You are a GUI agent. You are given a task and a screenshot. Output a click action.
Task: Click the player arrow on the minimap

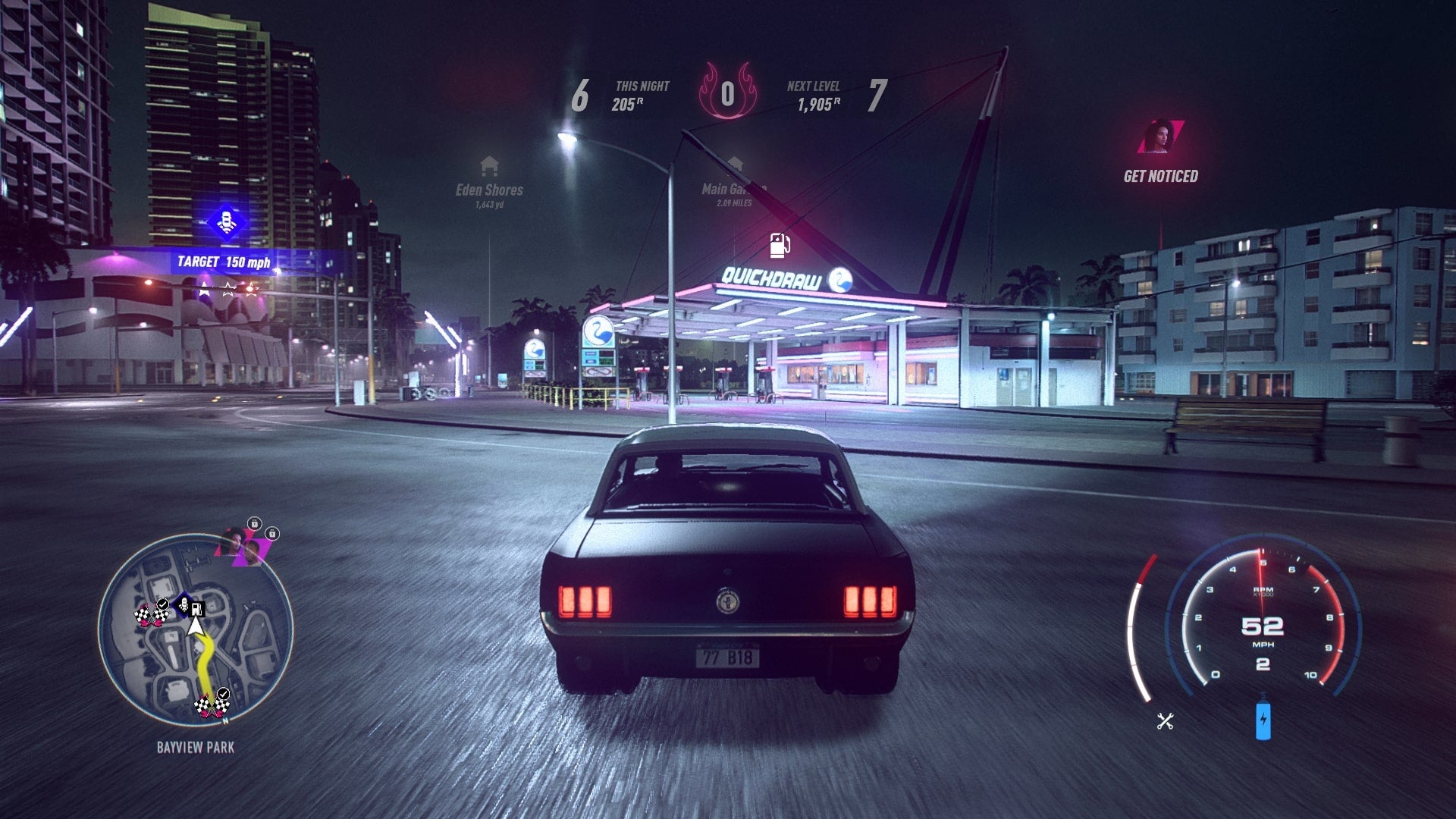click(196, 626)
